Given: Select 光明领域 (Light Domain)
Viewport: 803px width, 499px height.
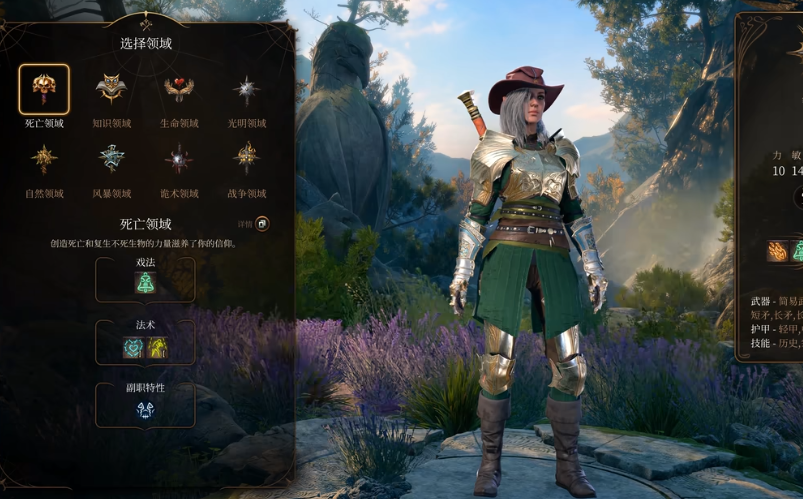Looking at the screenshot, I should pyautogui.click(x=246, y=90).
